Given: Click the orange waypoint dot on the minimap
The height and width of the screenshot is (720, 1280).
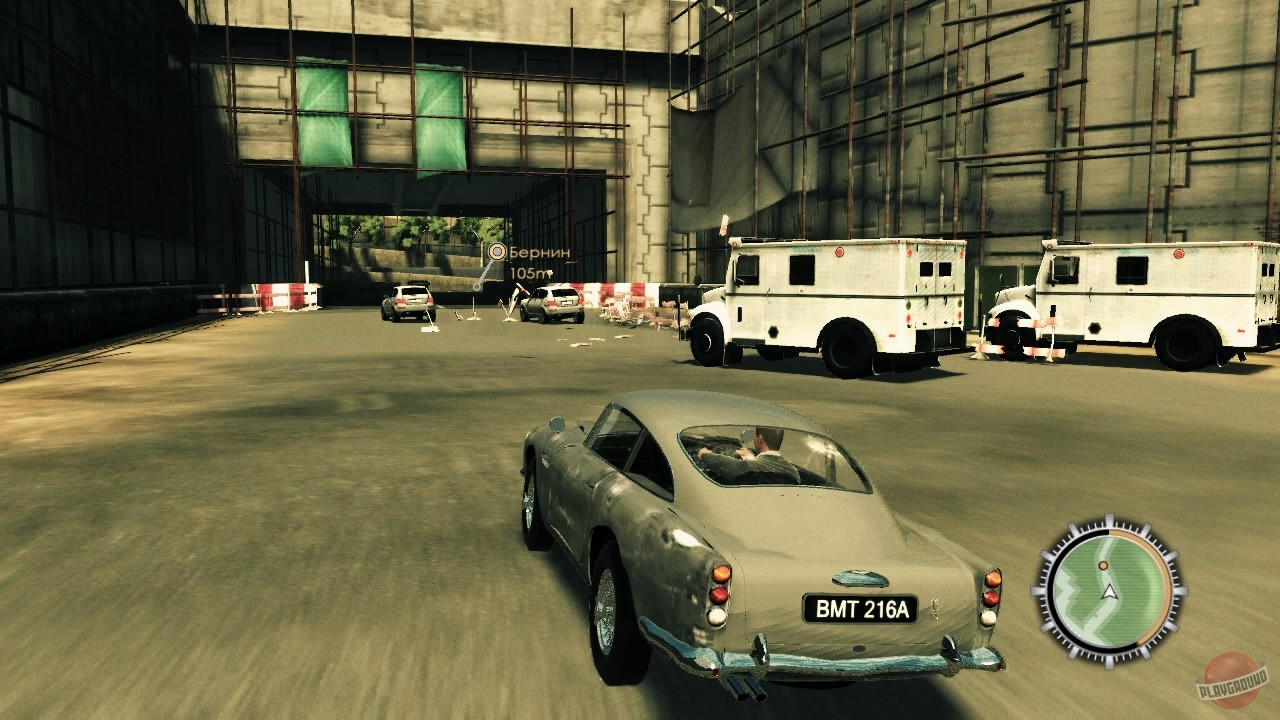Looking at the screenshot, I should [x=1103, y=565].
